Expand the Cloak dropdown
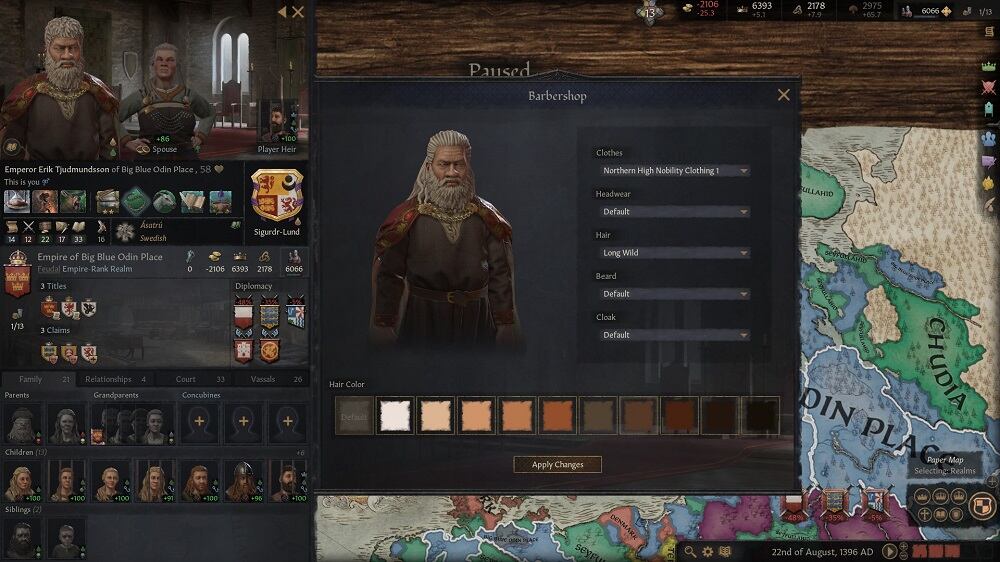Screen dimensions: 1000x562 pos(674,335)
